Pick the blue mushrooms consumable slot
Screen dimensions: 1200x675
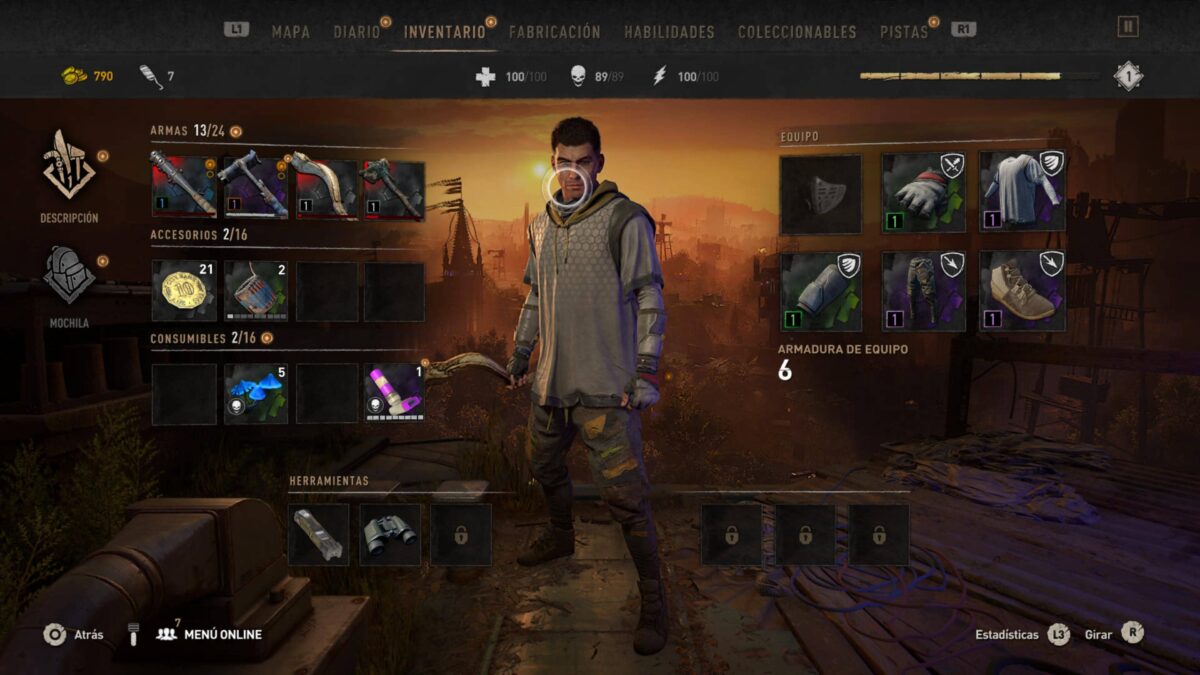pyautogui.click(x=256, y=393)
